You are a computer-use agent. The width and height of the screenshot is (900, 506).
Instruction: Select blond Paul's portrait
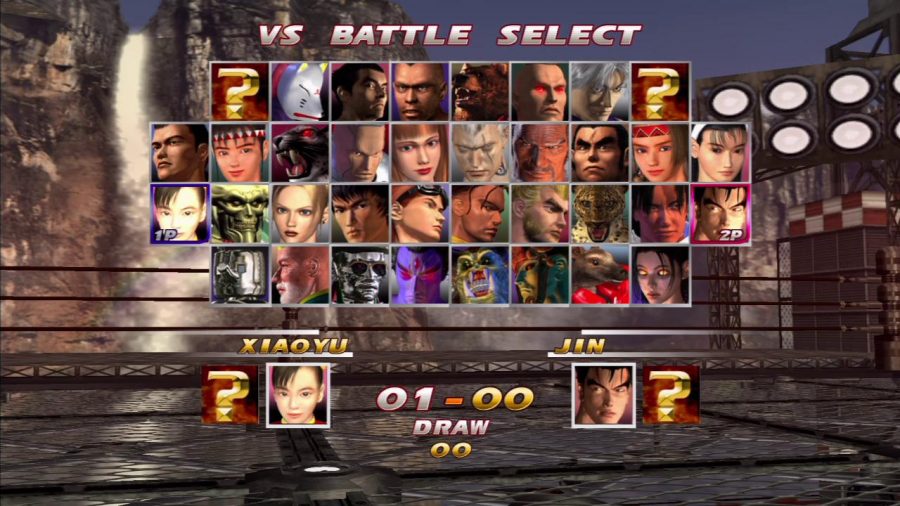[x=540, y=213]
